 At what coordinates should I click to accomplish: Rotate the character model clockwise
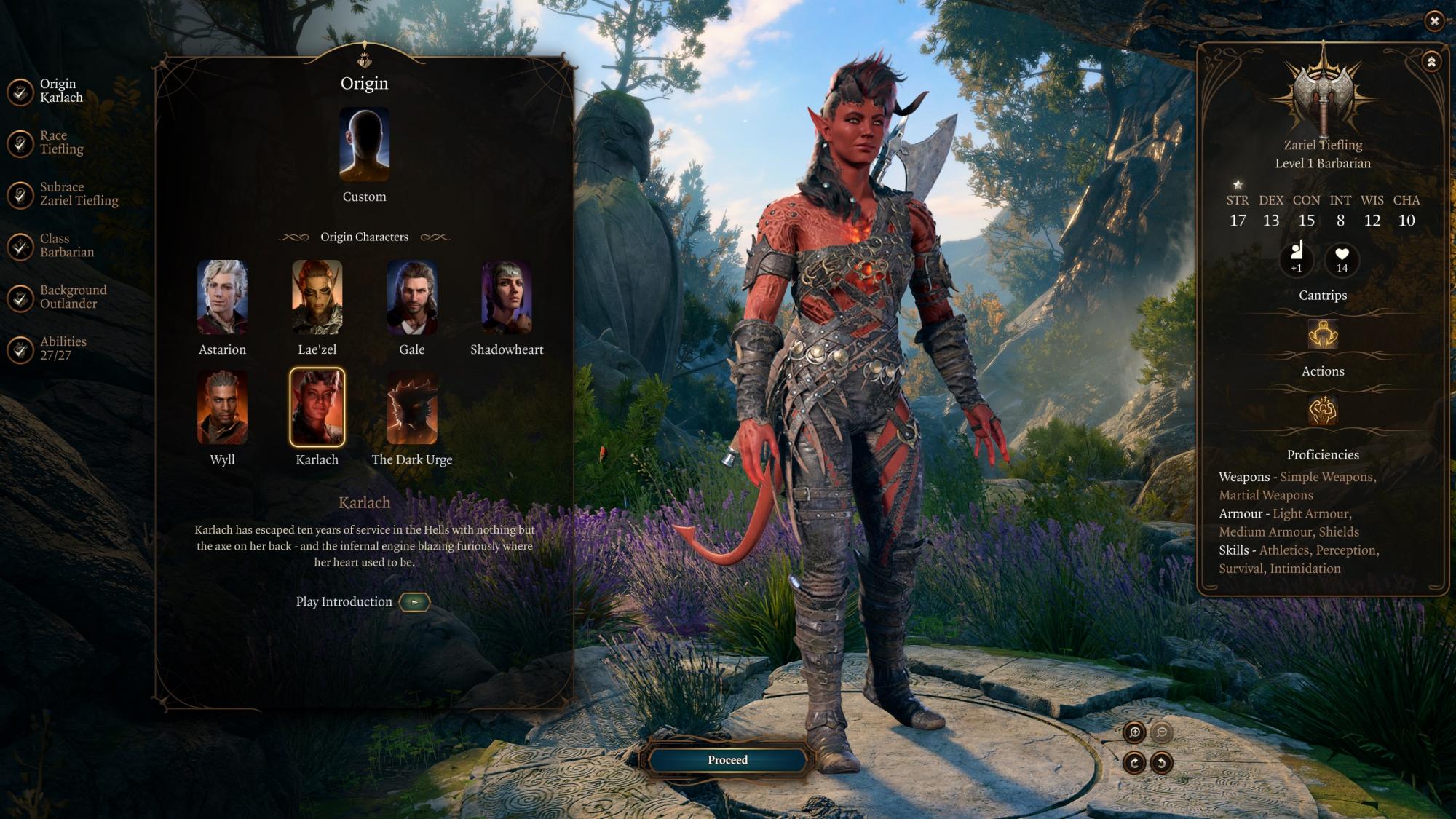(x=1134, y=763)
